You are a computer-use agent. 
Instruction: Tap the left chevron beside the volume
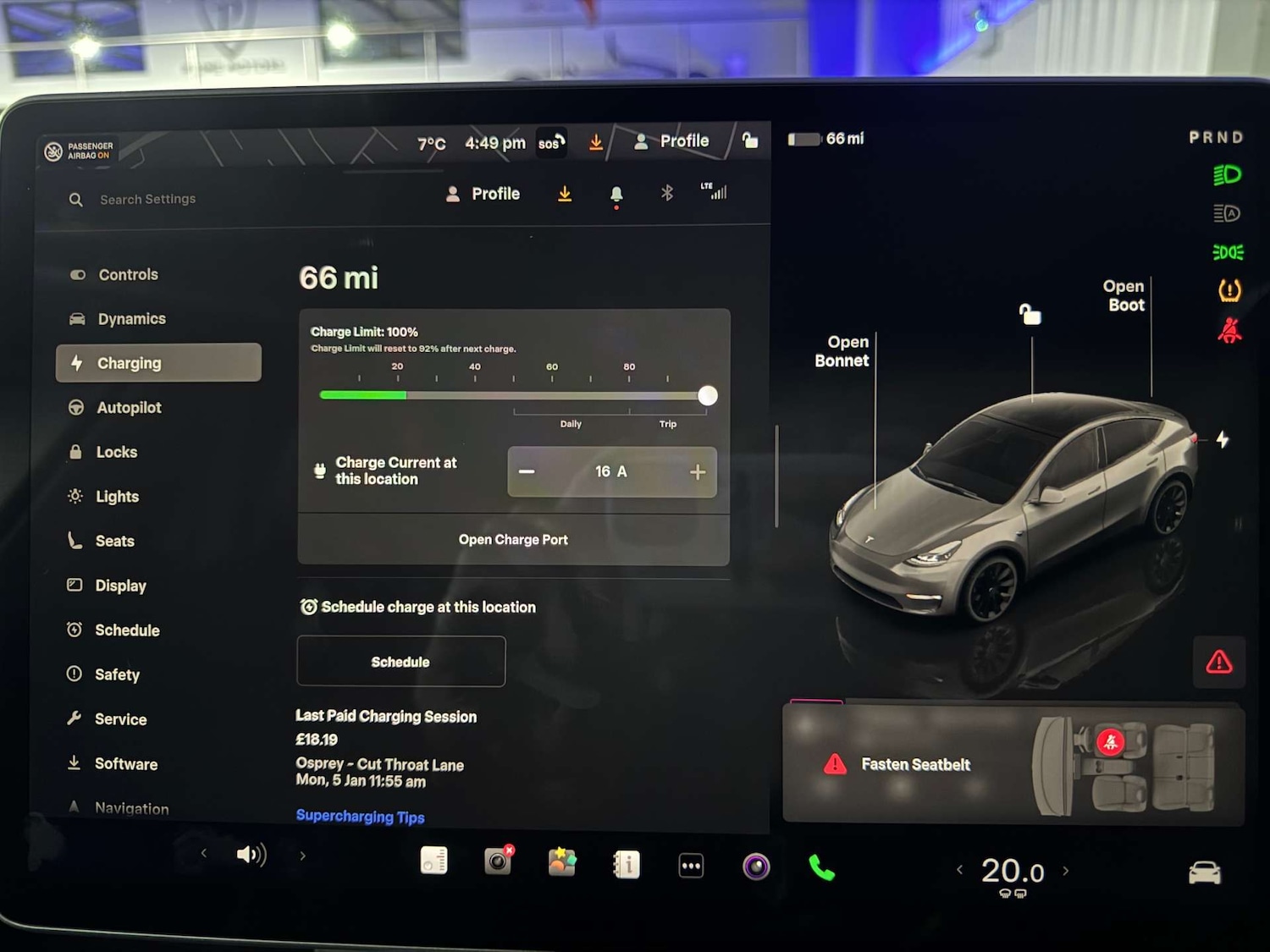[203, 855]
